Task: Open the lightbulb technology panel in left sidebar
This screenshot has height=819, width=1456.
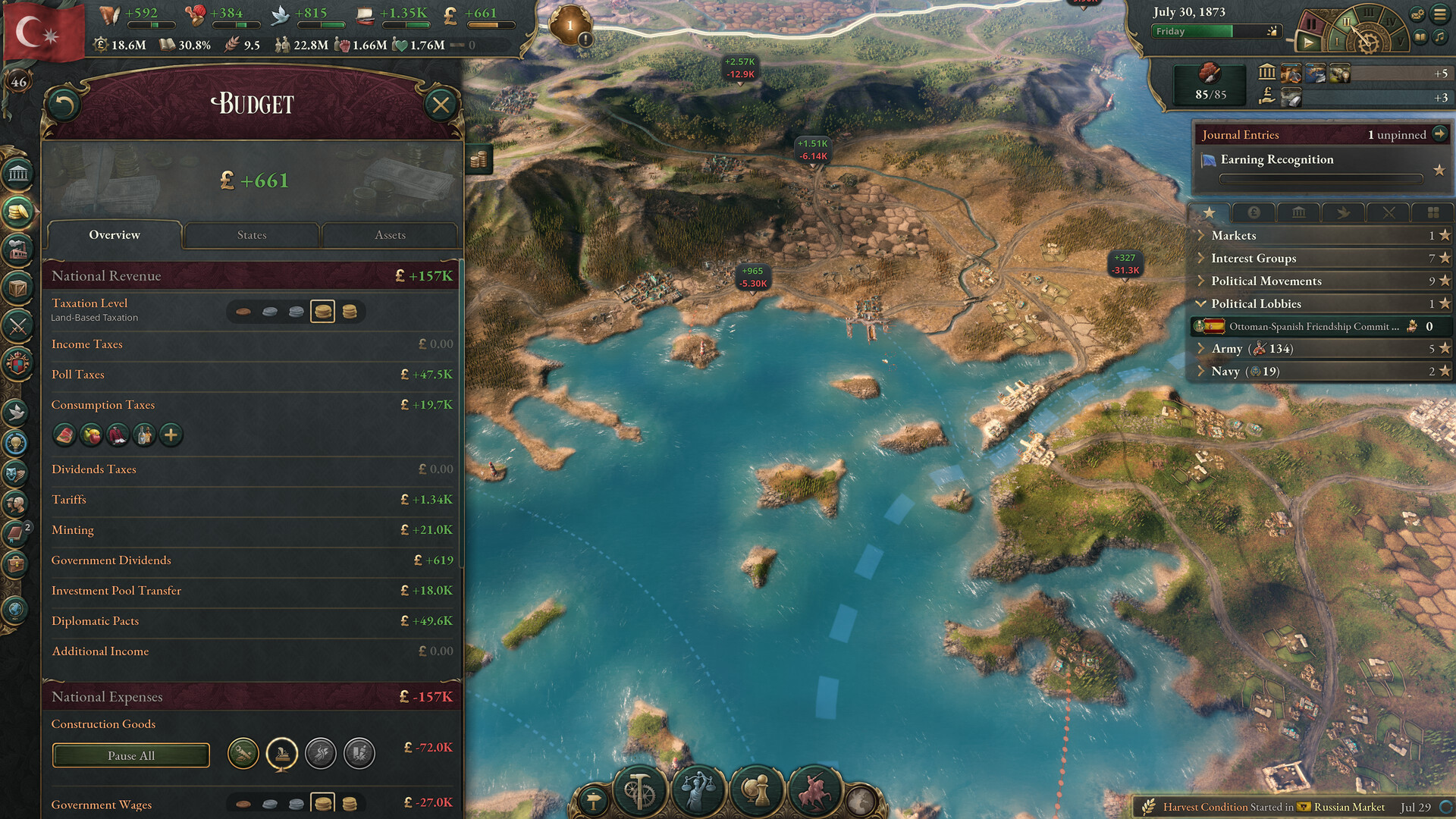Action: coord(17,444)
